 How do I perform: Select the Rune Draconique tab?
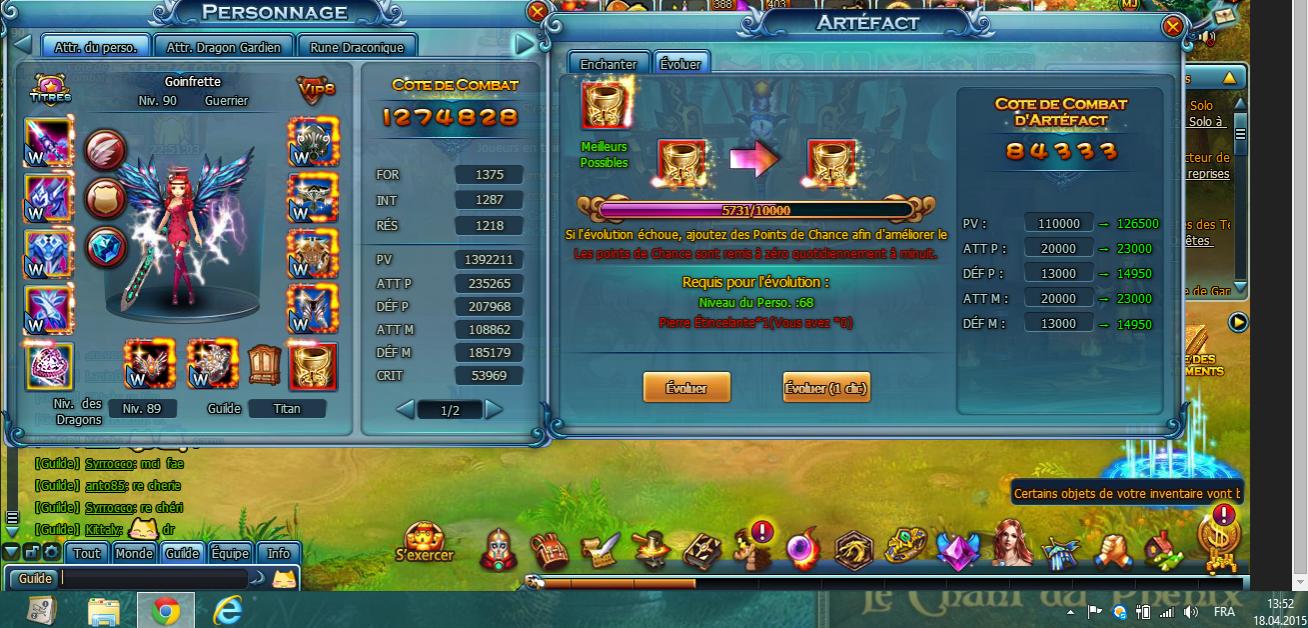click(356, 47)
